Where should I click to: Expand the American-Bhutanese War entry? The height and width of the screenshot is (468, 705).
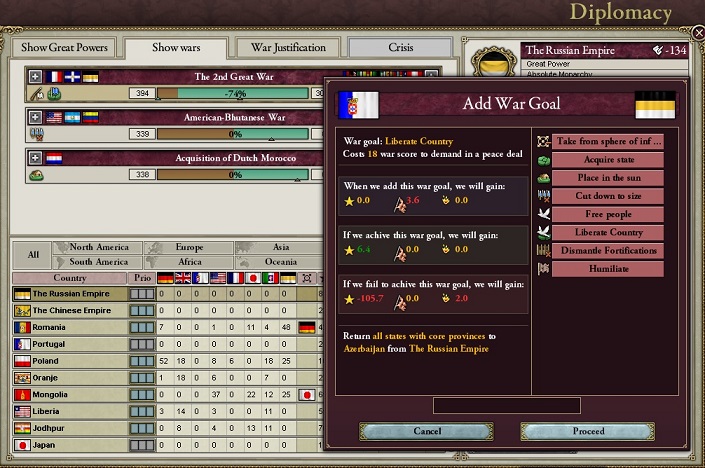tap(36, 117)
